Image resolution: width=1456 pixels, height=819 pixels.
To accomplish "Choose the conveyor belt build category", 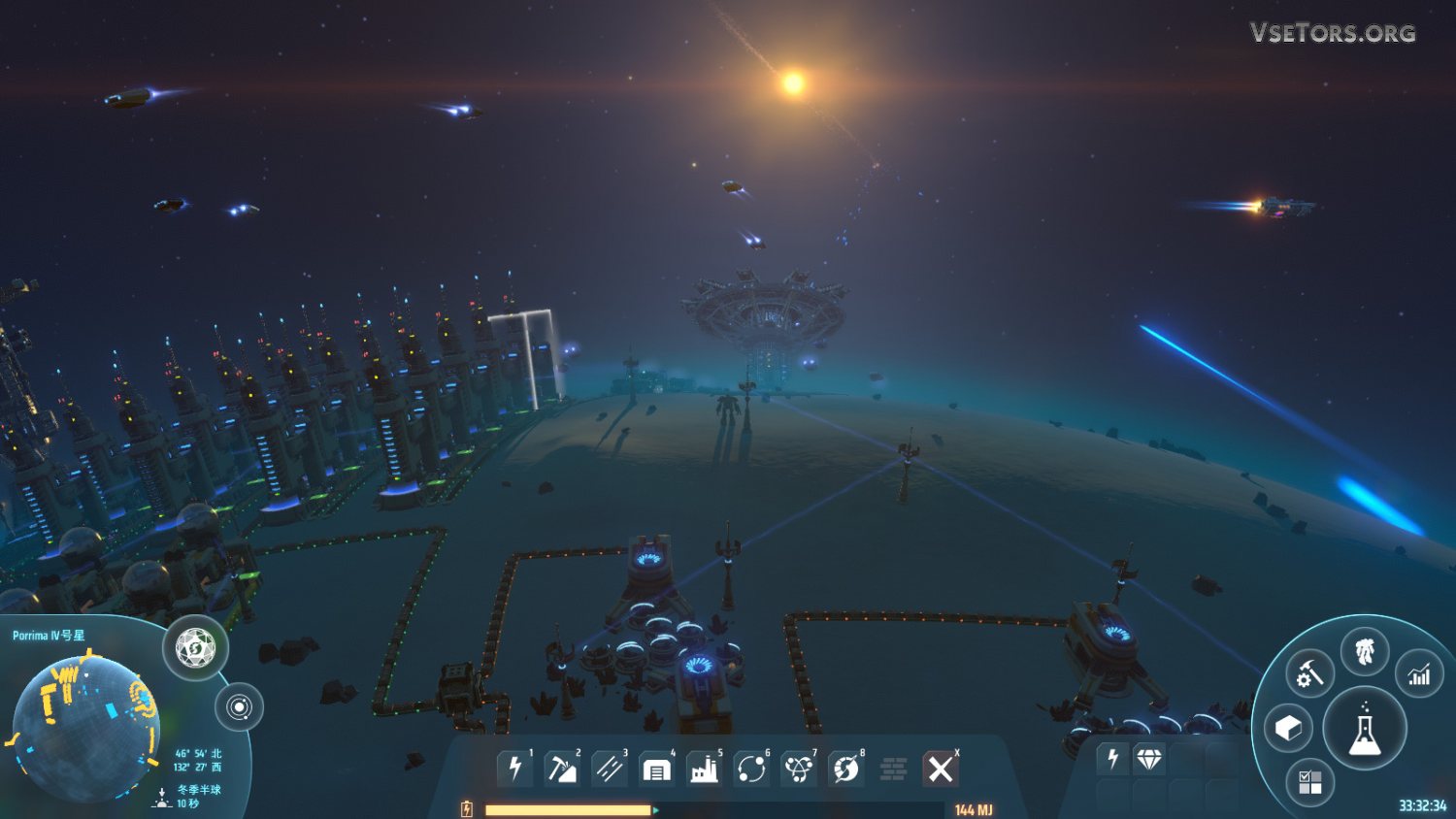I will point(609,770).
